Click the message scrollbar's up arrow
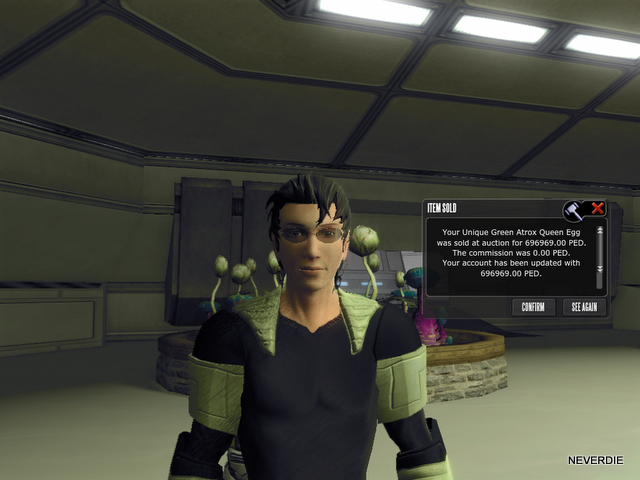Image resolution: width=640 pixels, height=480 pixels. [x=600, y=231]
